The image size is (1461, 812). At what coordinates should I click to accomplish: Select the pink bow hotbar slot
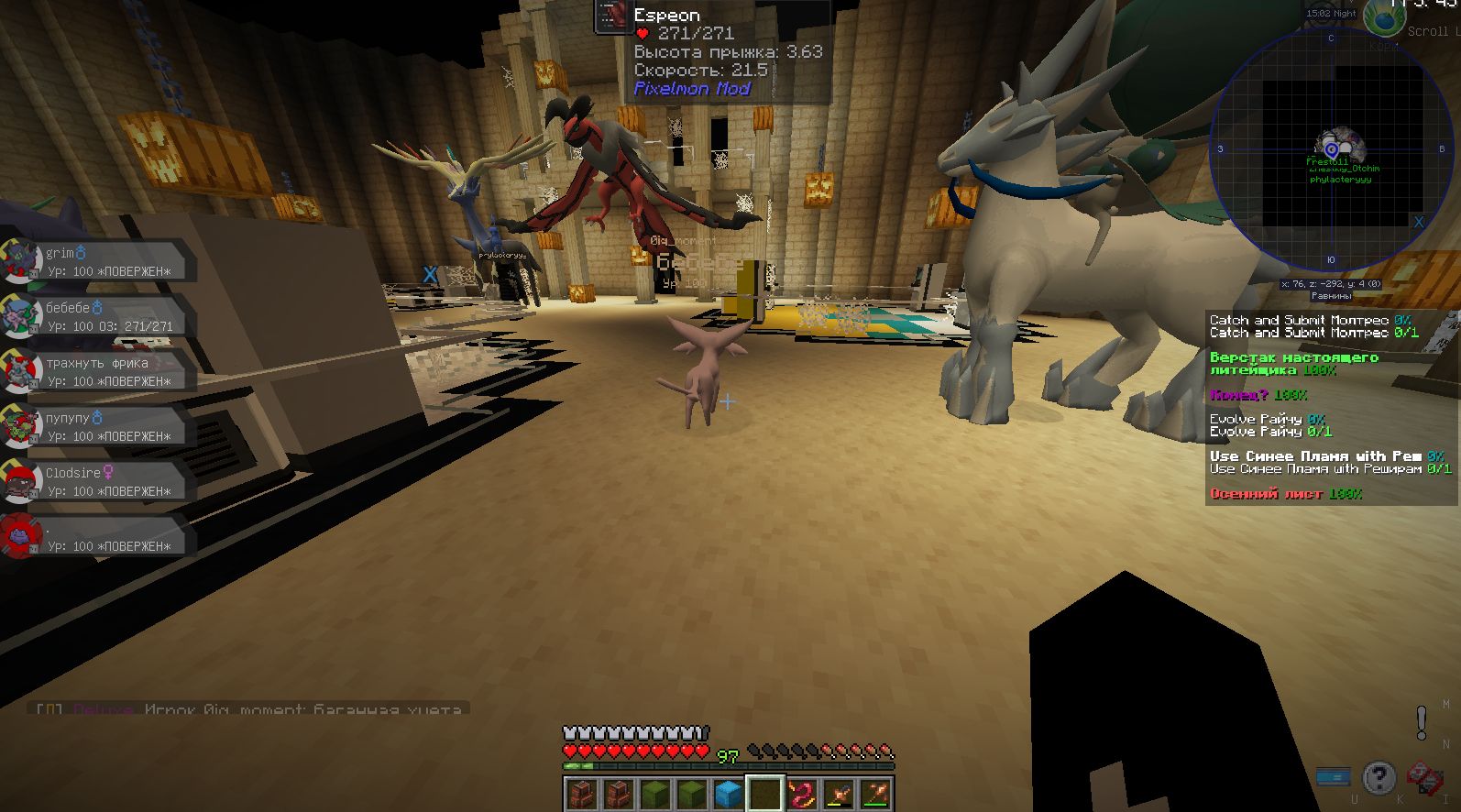801,794
